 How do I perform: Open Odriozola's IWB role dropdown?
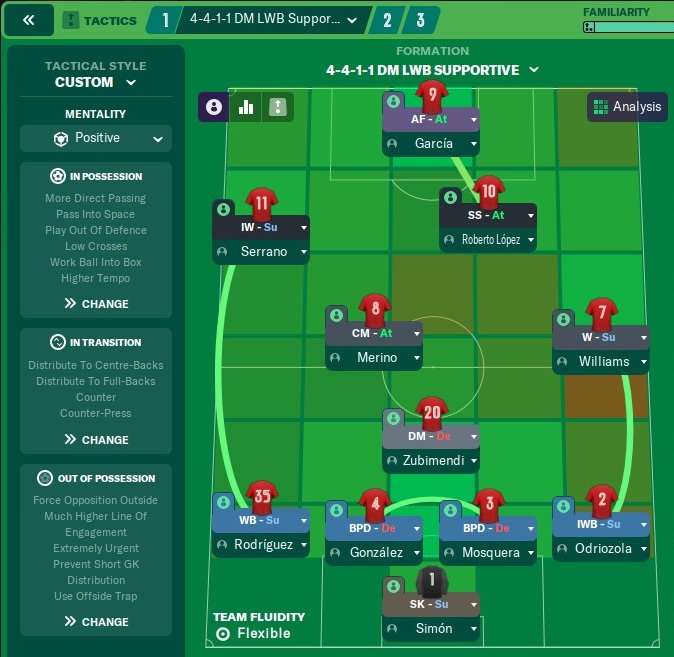(x=642, y=524)
